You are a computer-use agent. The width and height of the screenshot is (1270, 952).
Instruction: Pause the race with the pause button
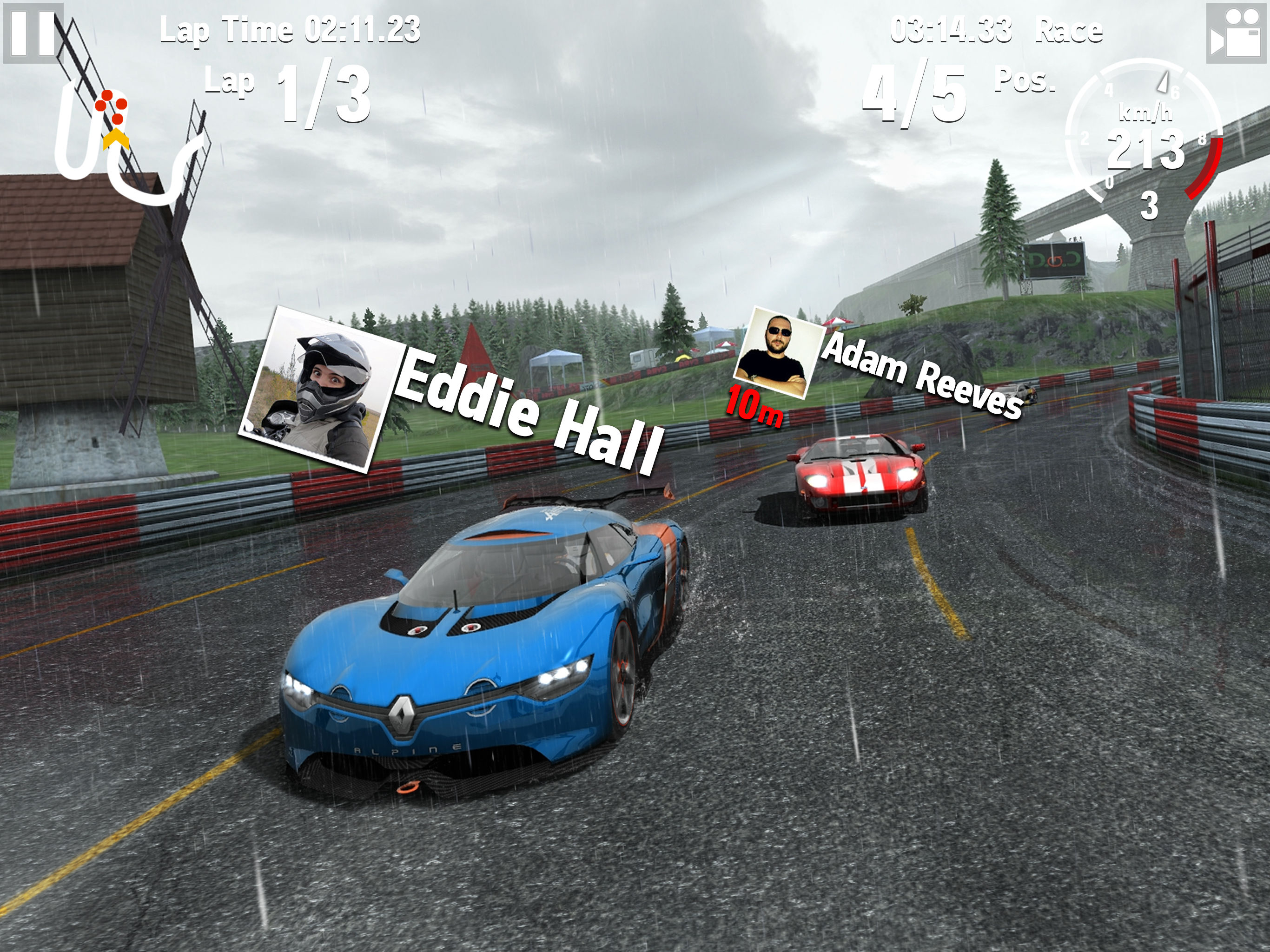tap(33, 33)
